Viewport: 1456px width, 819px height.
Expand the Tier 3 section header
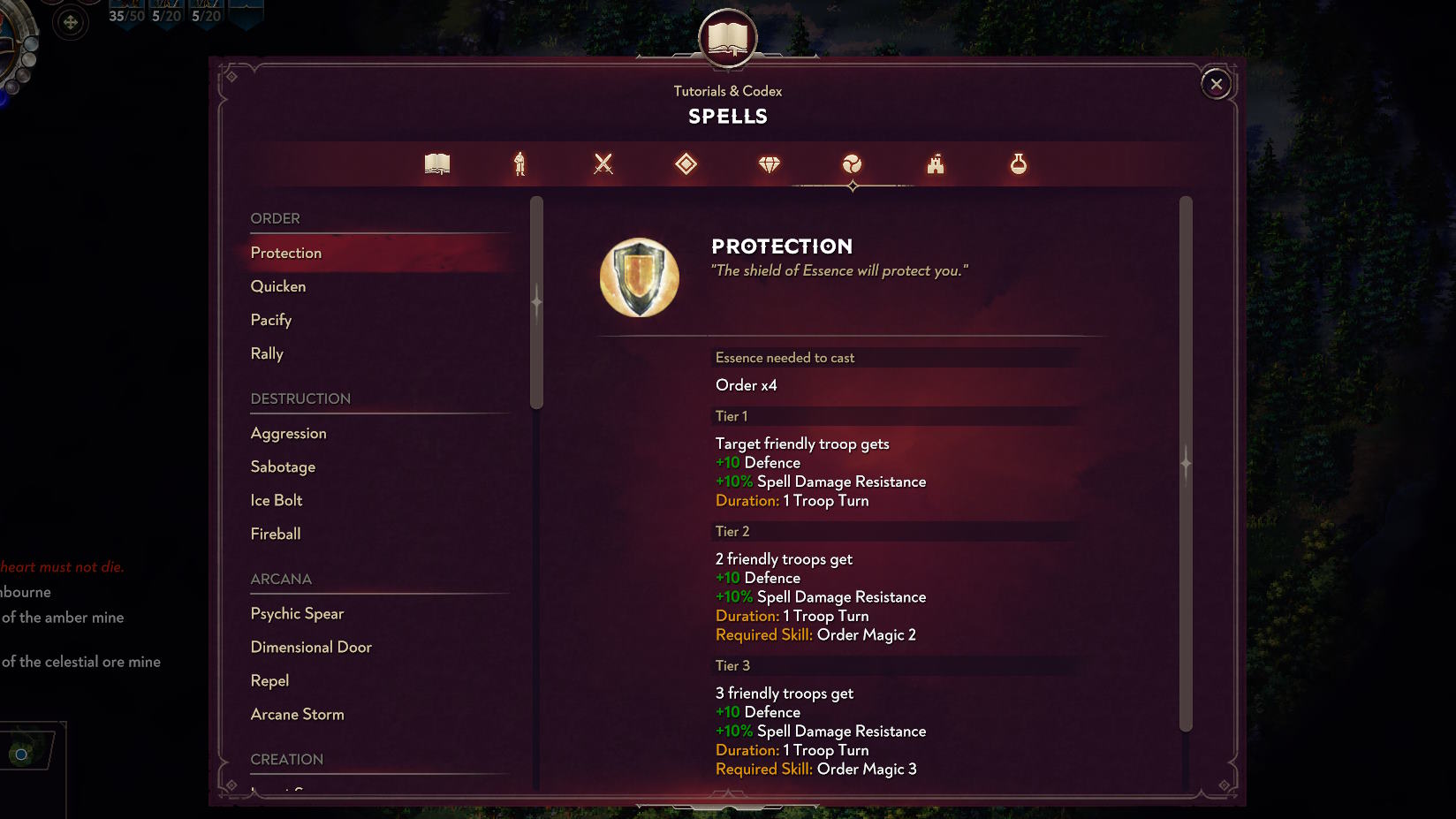[x=894, y=665]
